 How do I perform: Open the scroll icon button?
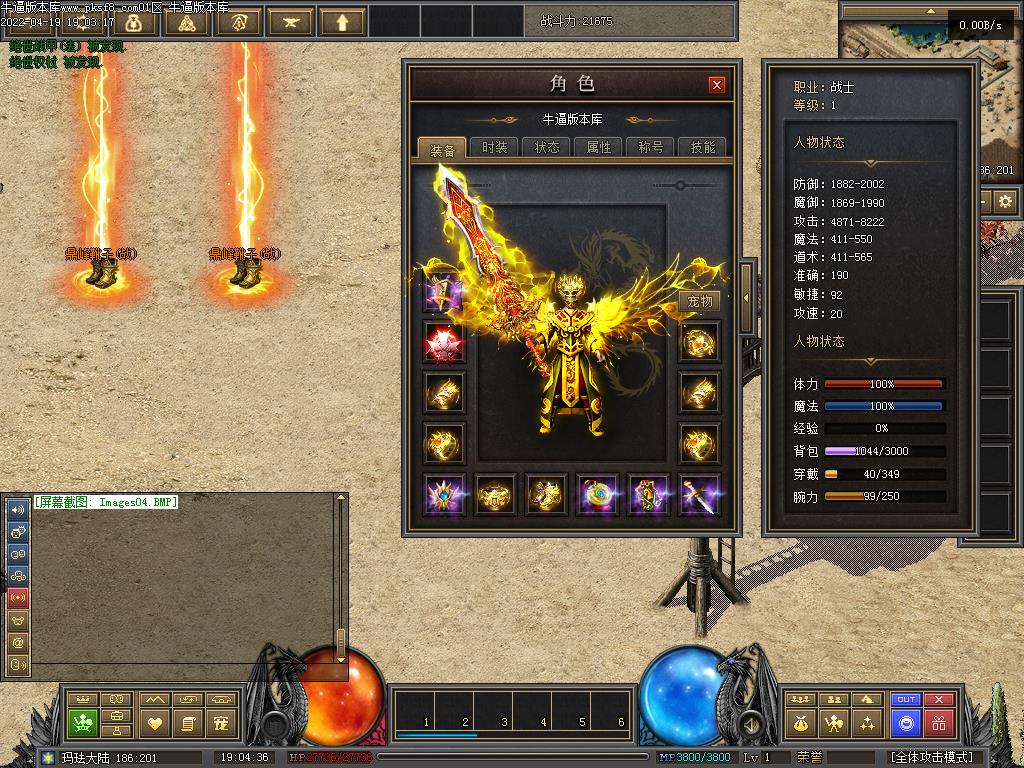[187, 722]
